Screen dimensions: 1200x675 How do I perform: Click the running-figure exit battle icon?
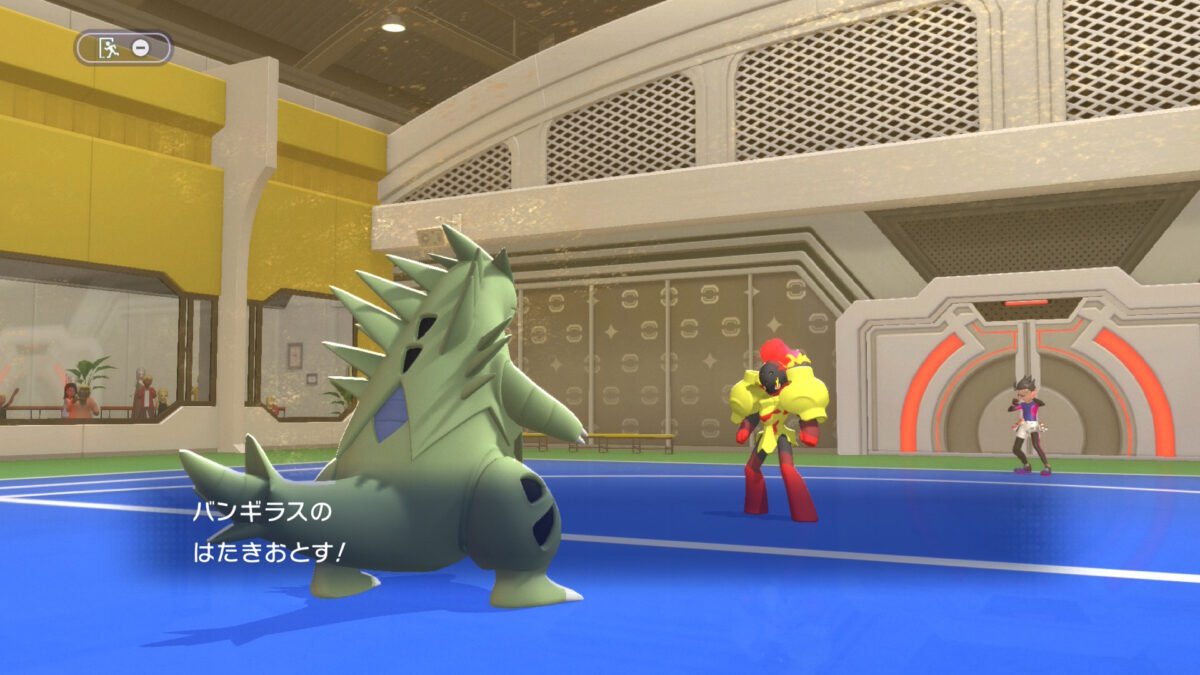(x=109, y=47)
